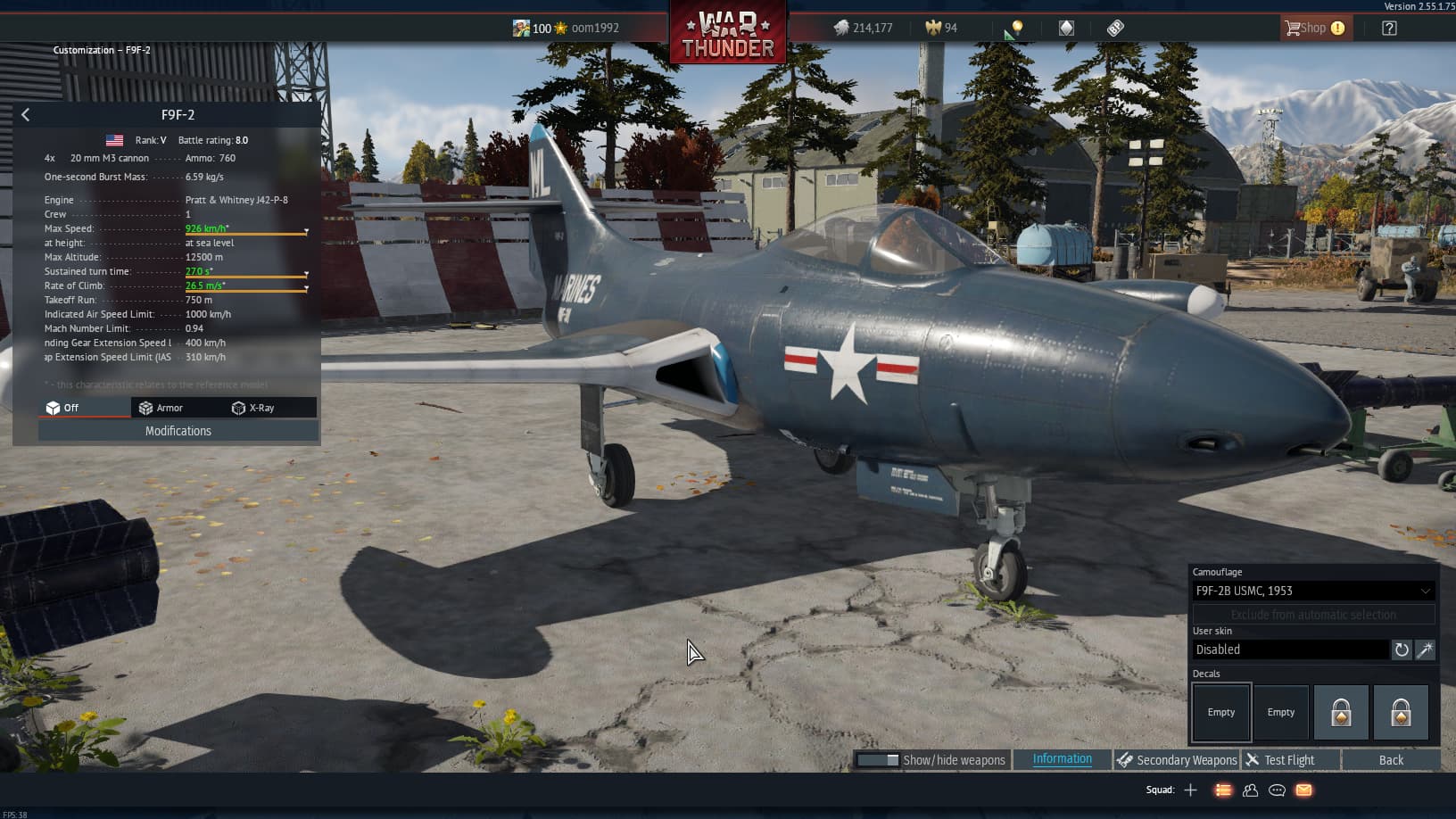Refresh the user skin list
Viewport: 1456px width, 819px height.
click(1402, 649)
